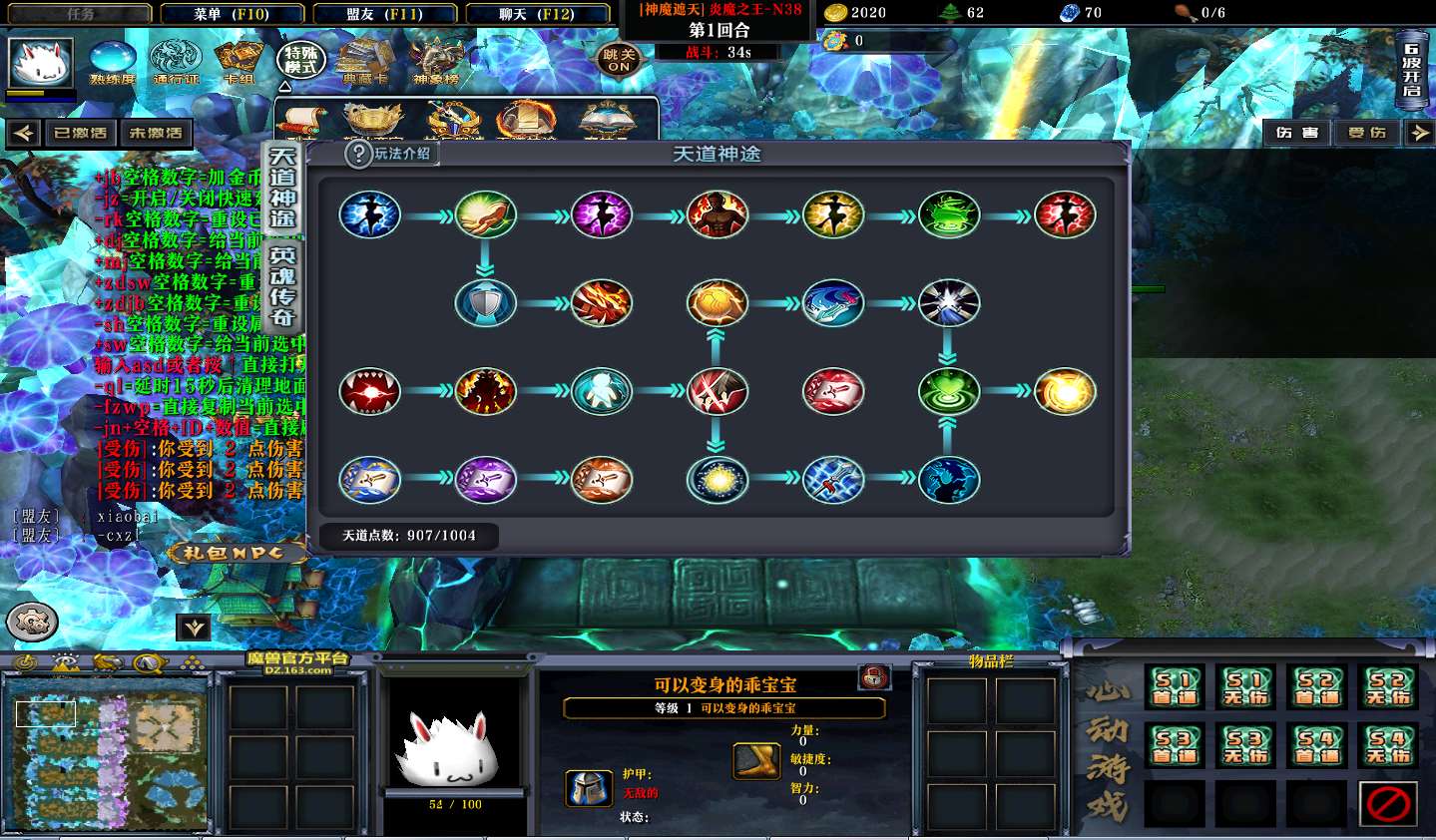Open the 熟练度 proficiency orb
Image resolution: width=1436 pixels, height=840 pixels.
pyautogui.click(x=112, y=61)
